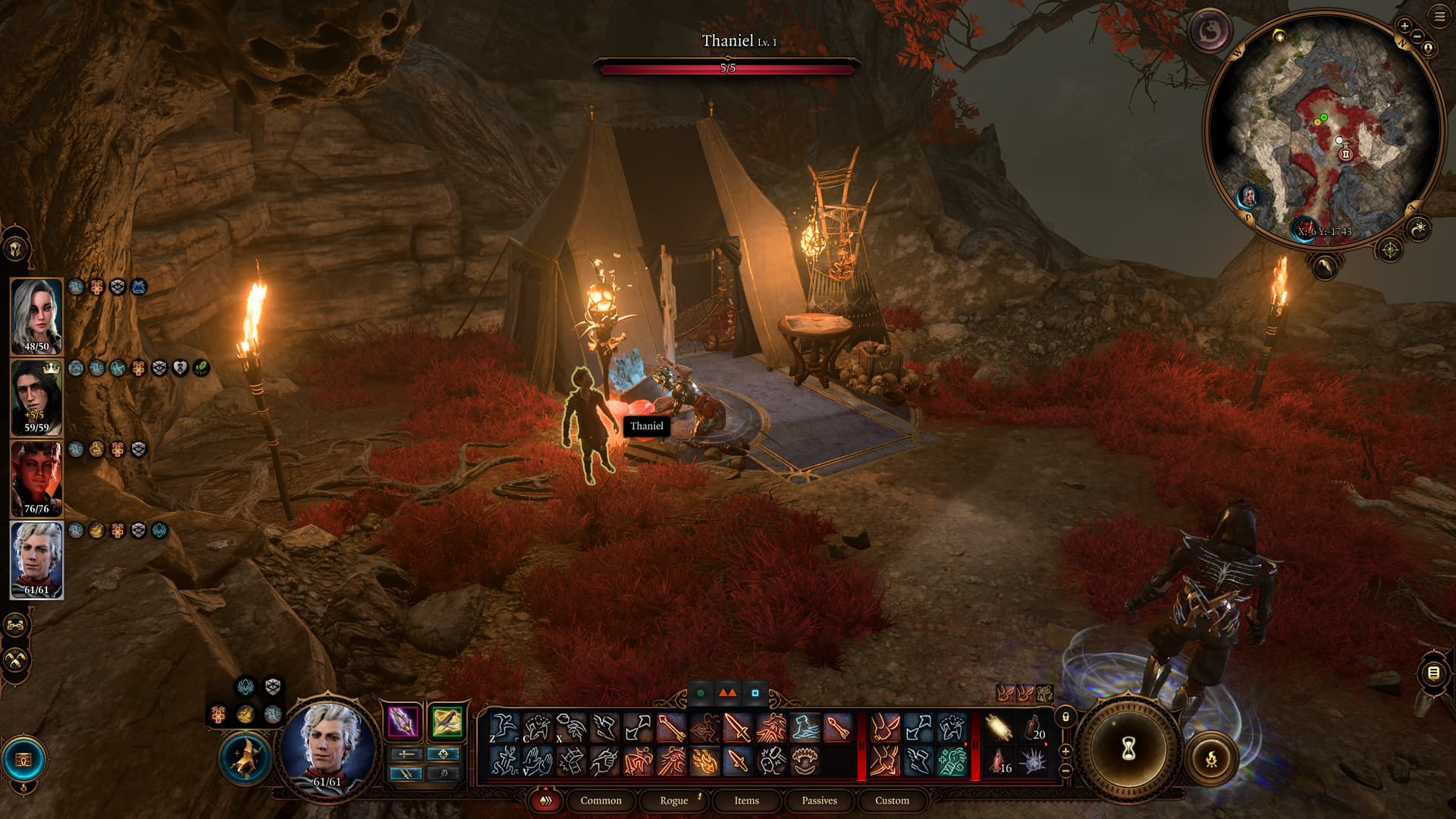1456x819 pixels.
Task: Select the red tiefling party portrait
Action: (x=36, y=479)
